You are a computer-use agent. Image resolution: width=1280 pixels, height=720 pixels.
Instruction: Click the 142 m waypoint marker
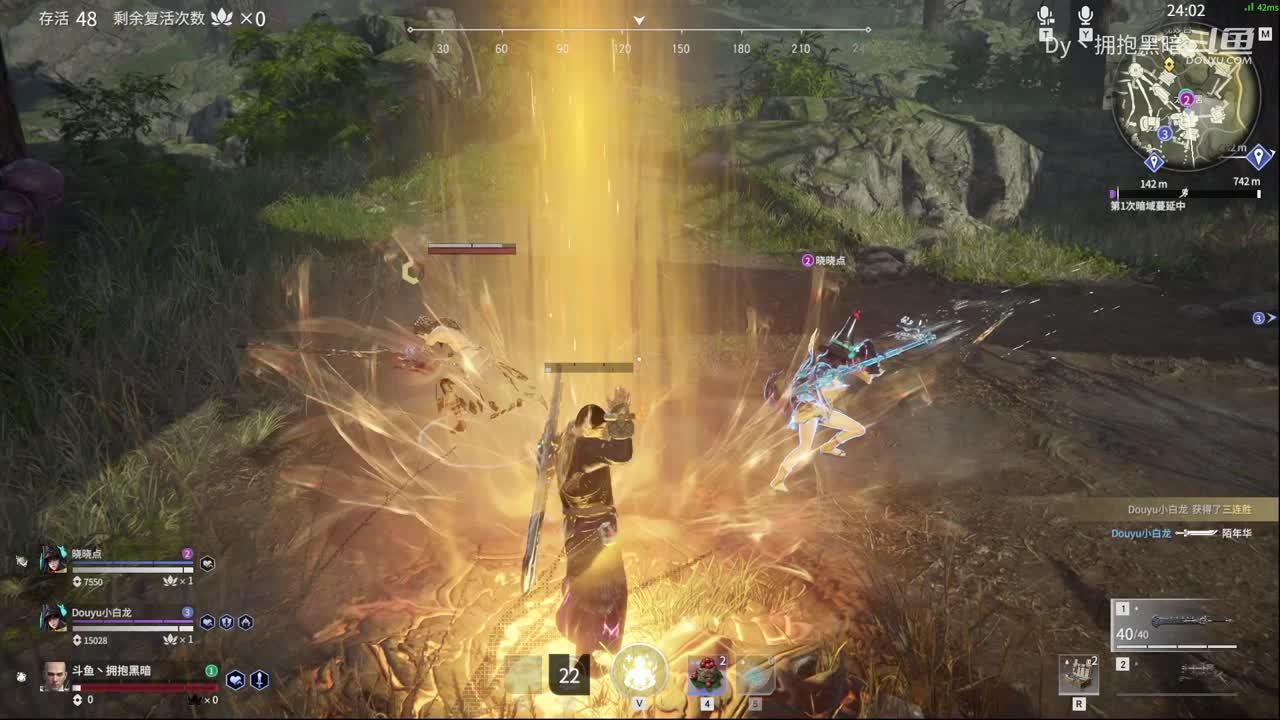(1154, 163)
